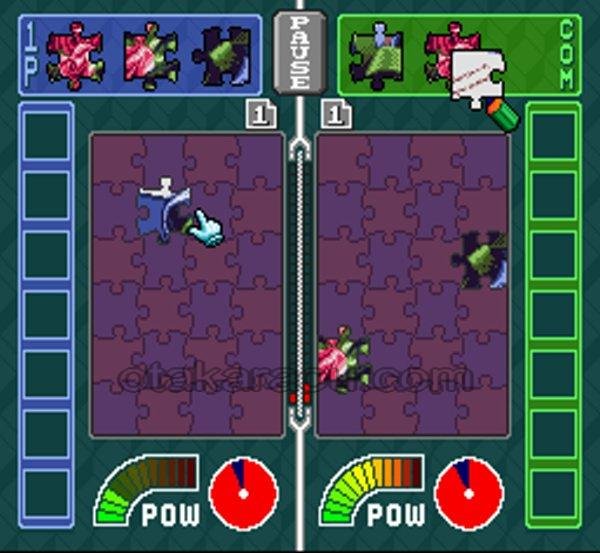Select the dark green piece on COM board
This screenshot has width=600, height=553.
pos(484,260)
